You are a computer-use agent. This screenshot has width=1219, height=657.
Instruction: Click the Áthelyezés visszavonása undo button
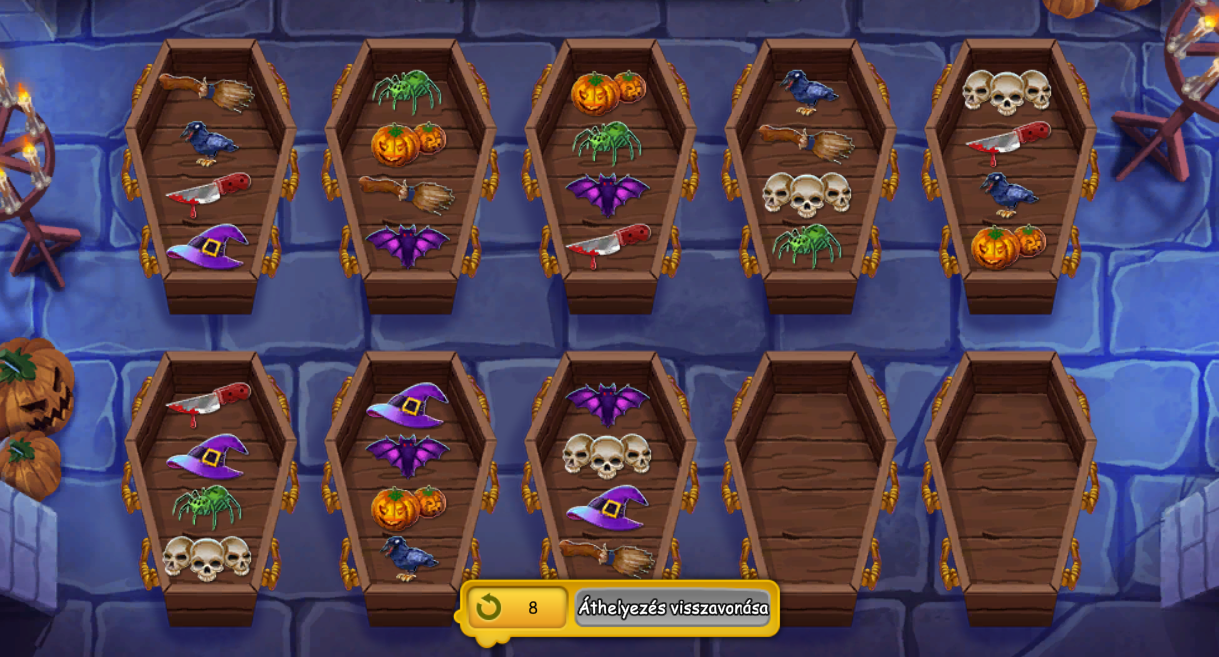coord(672,607)
